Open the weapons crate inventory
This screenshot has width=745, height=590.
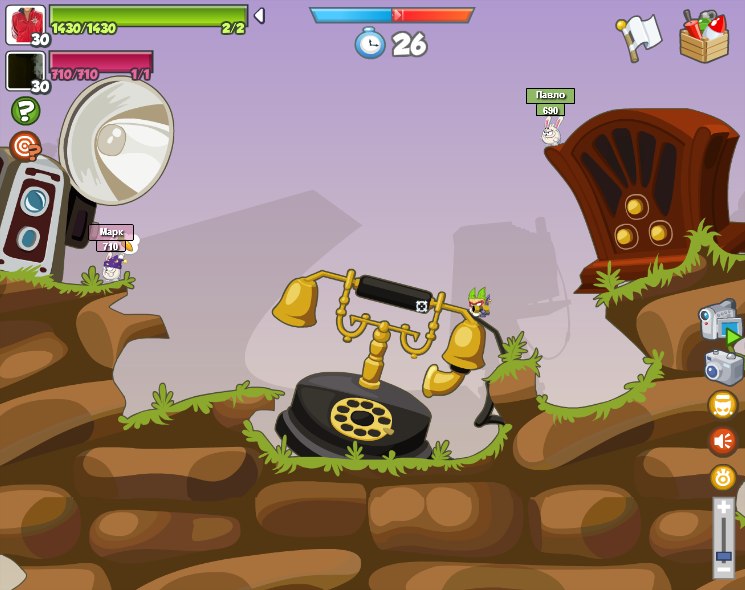point(703,36)
